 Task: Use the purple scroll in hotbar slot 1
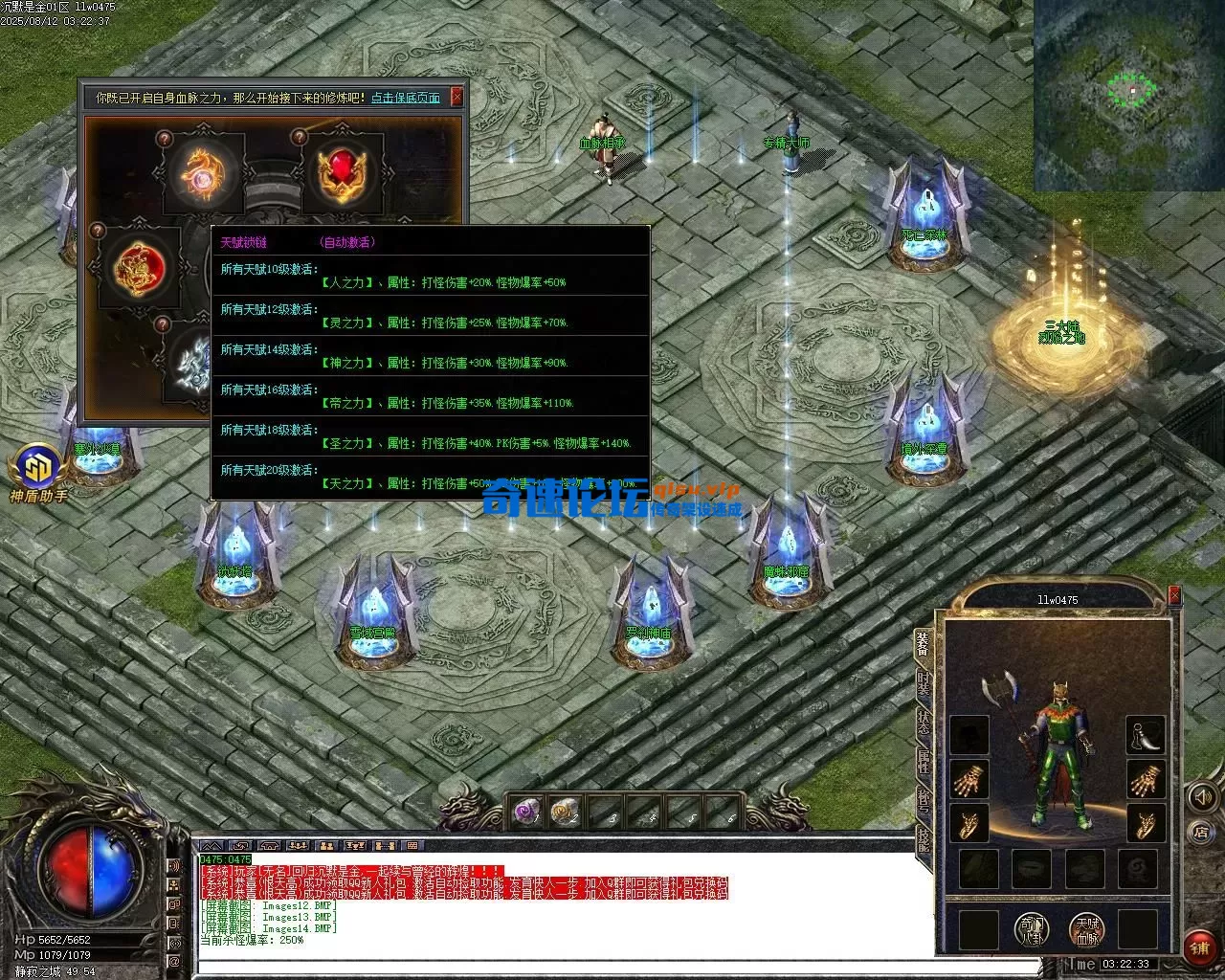[525, 812]
